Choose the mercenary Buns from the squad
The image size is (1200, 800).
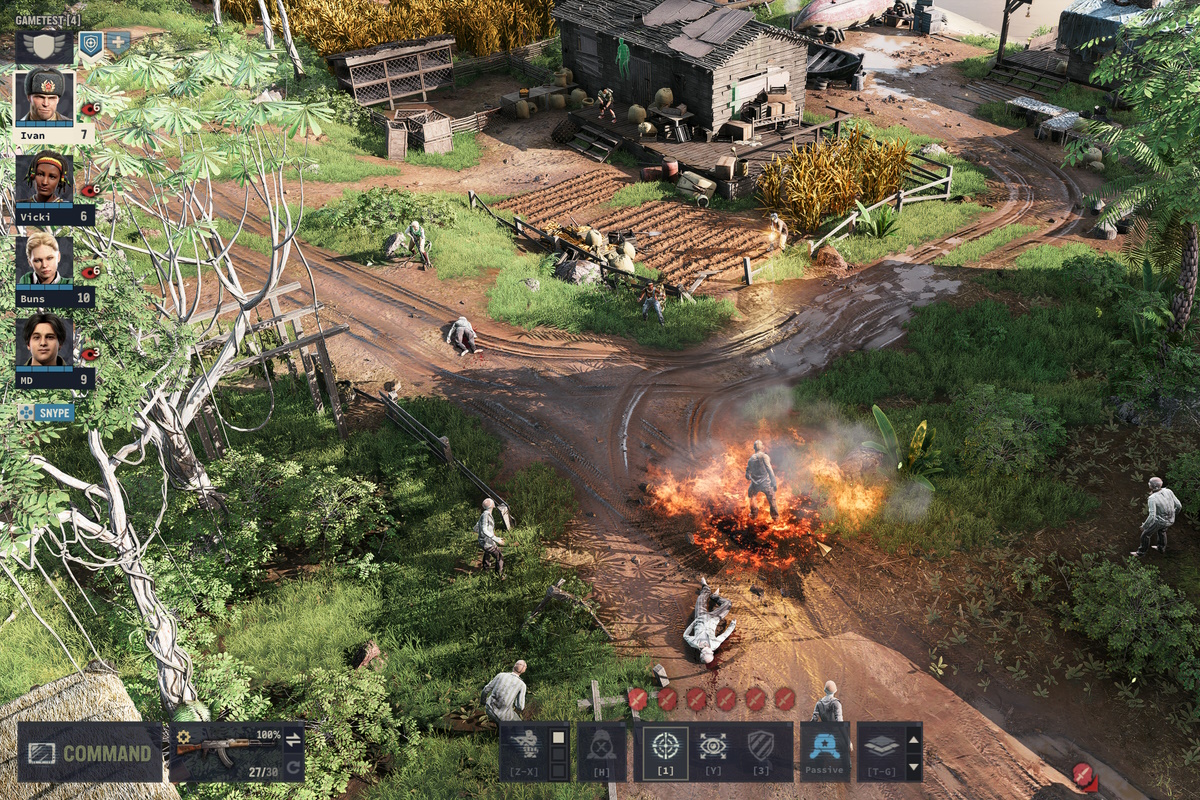click(45, 260)
